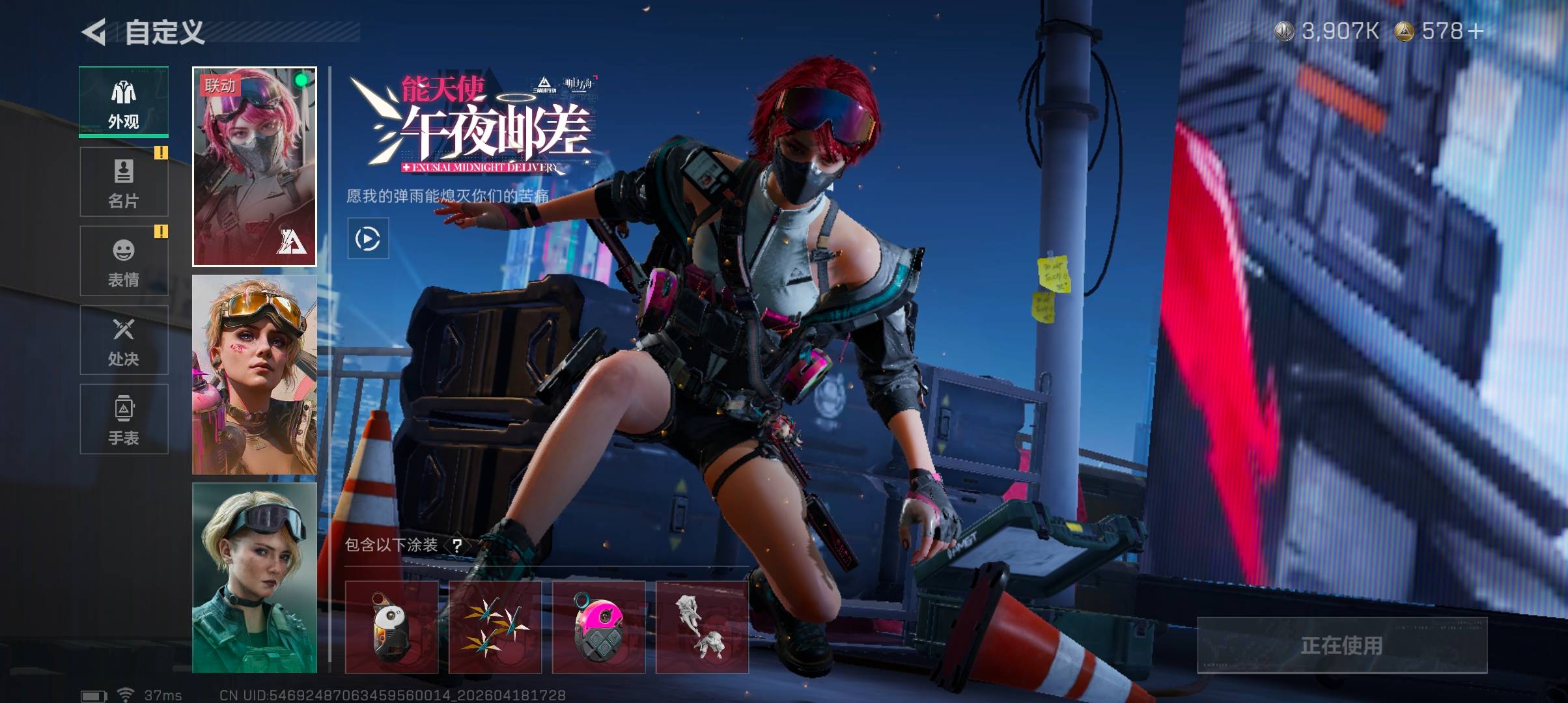
Task: Select the pink round gadget item
Action: (x=598, y=627)
